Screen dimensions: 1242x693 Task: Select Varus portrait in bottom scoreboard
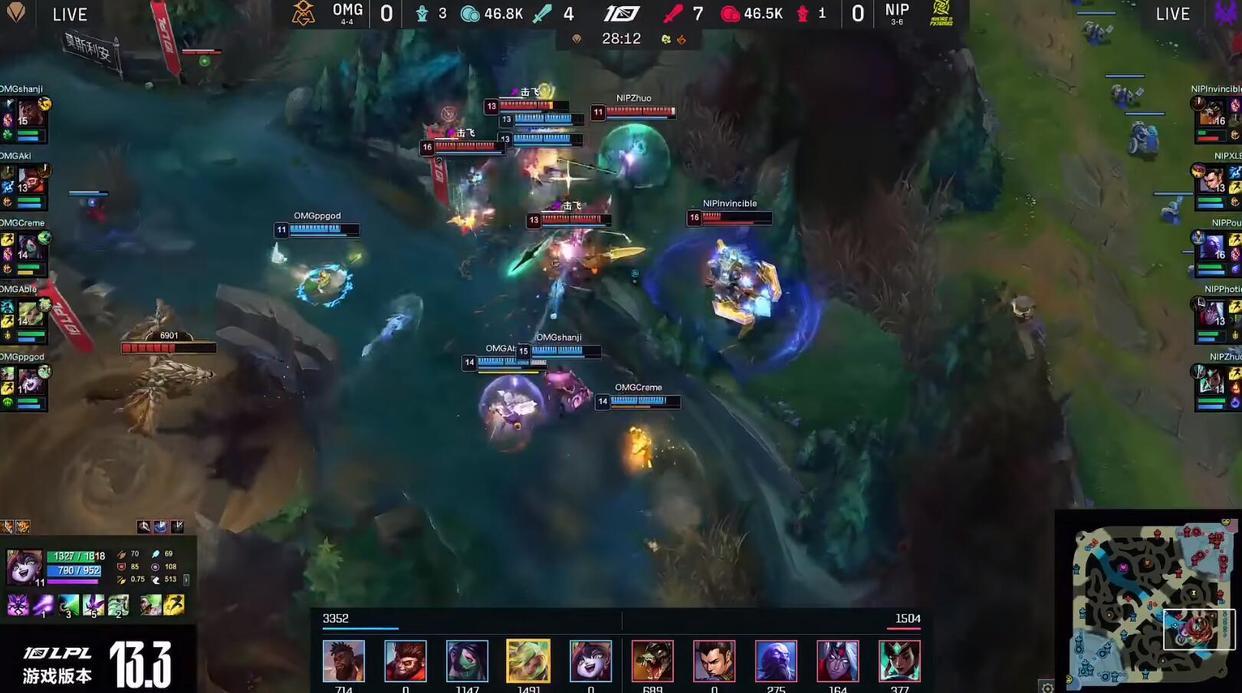(837, 661)
